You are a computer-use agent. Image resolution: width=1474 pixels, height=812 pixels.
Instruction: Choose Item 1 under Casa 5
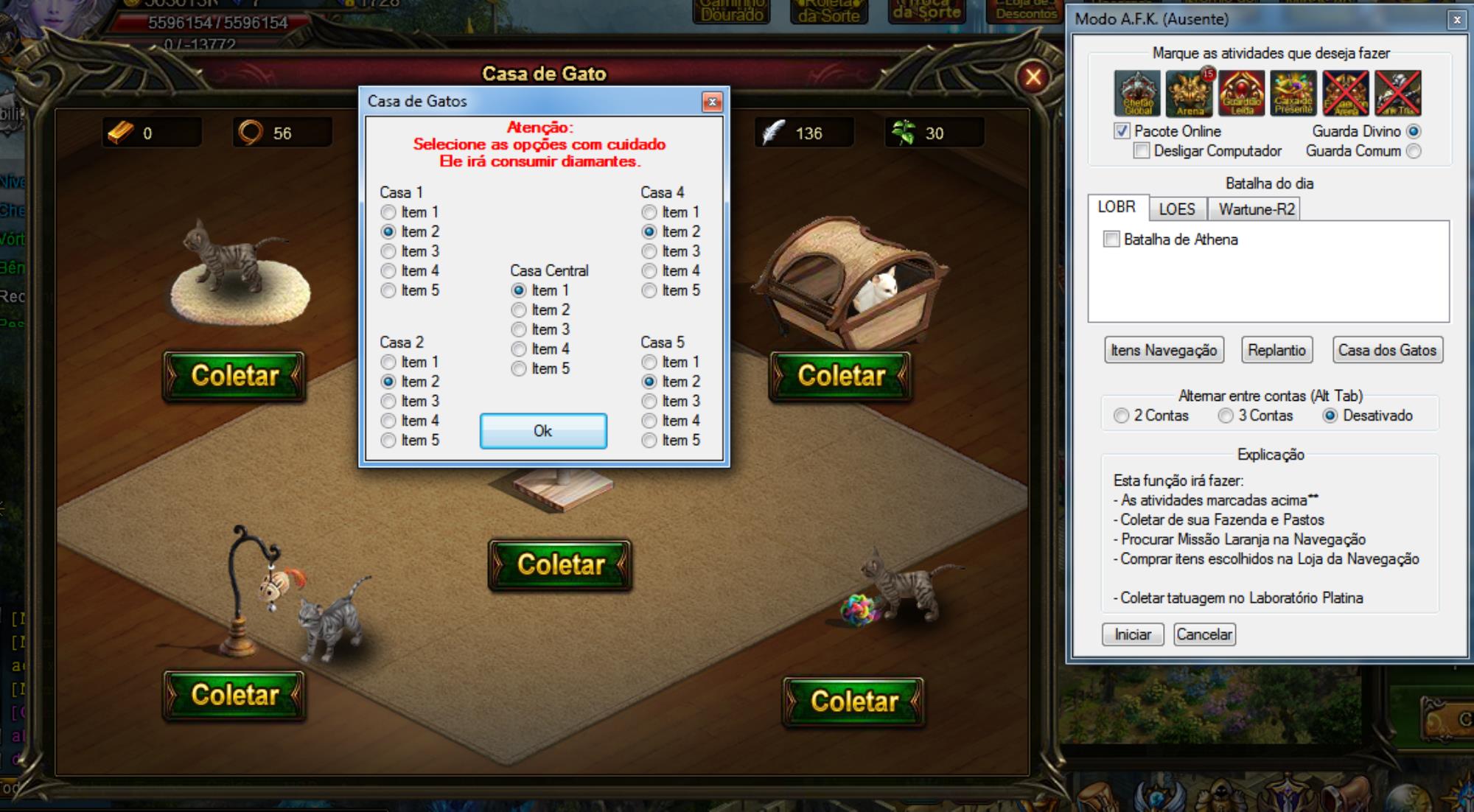[x=649, y=362]
